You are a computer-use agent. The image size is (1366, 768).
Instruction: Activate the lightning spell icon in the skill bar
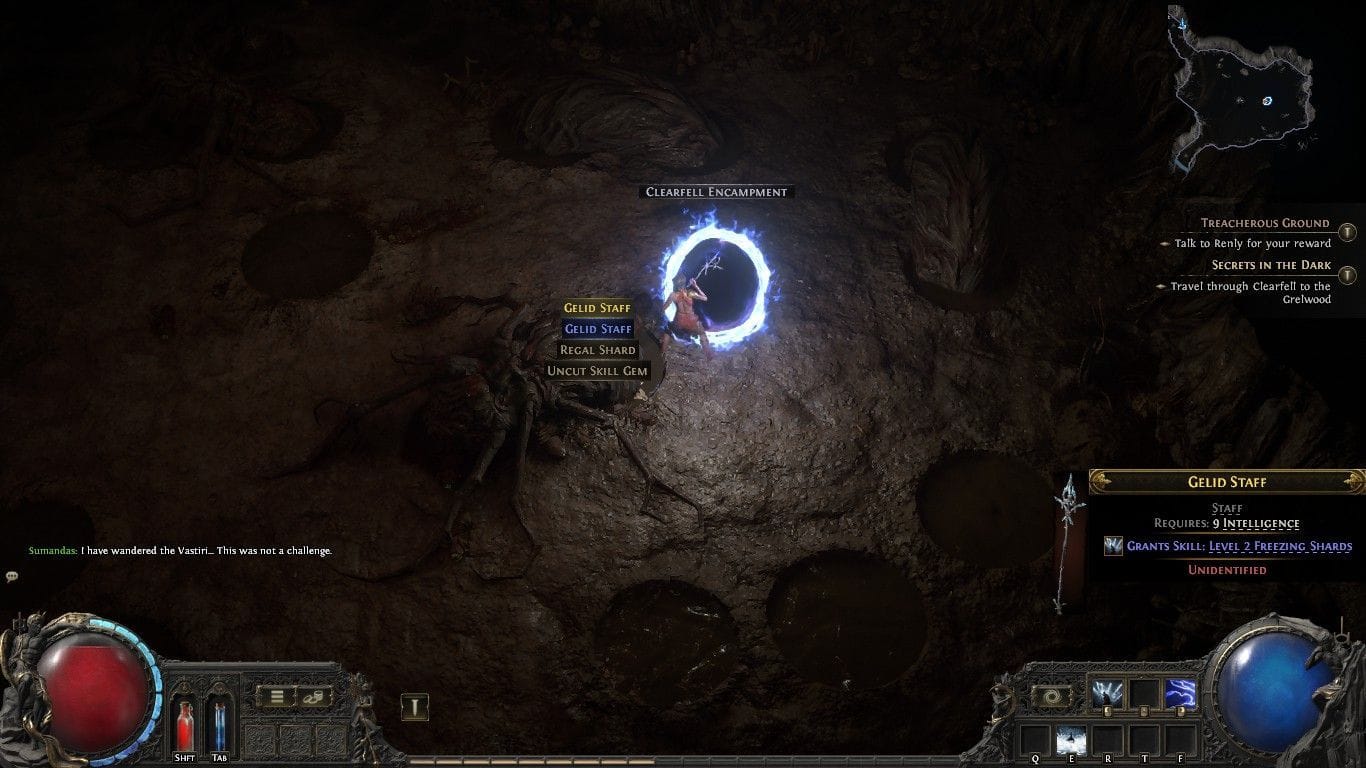tap(1181, 692)
